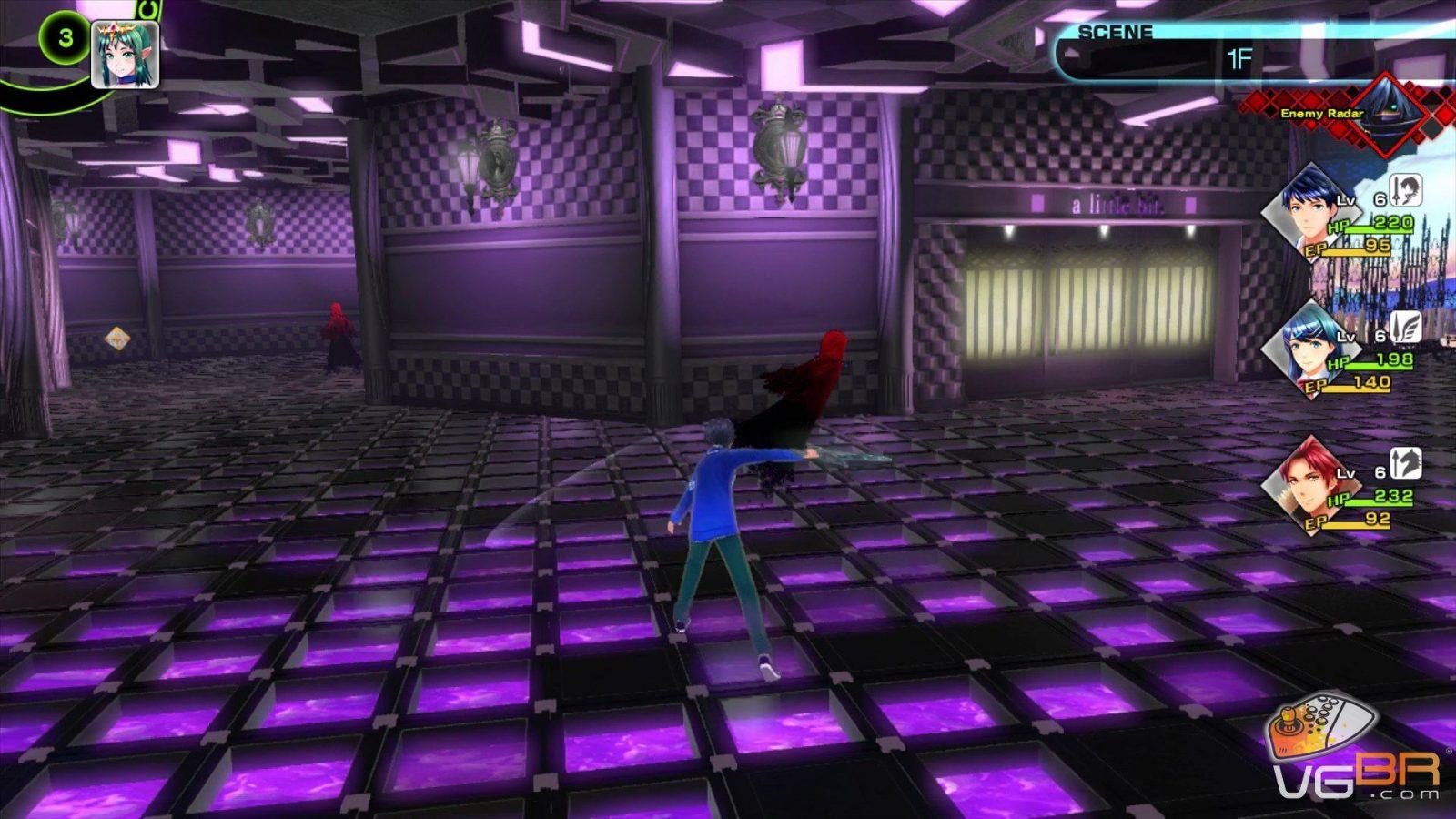Screen dimensions: 1456x819
Task: Select the green-haired elf girl portrait
Action: (126, 55)
